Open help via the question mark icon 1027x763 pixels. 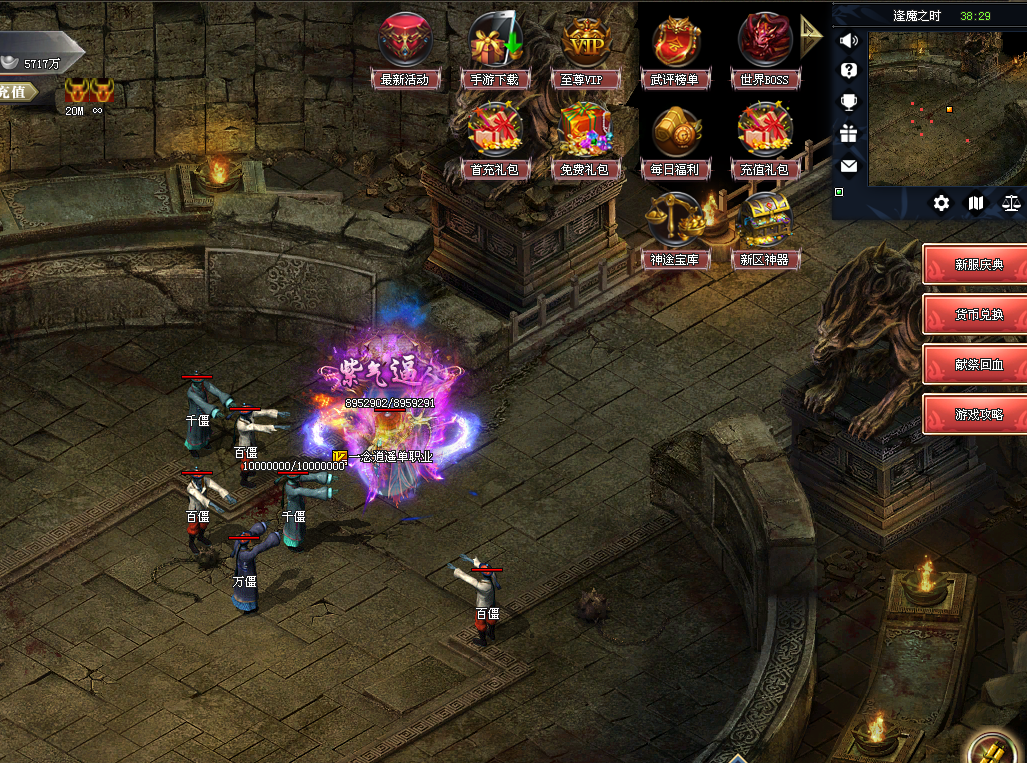tap(849, 70)
